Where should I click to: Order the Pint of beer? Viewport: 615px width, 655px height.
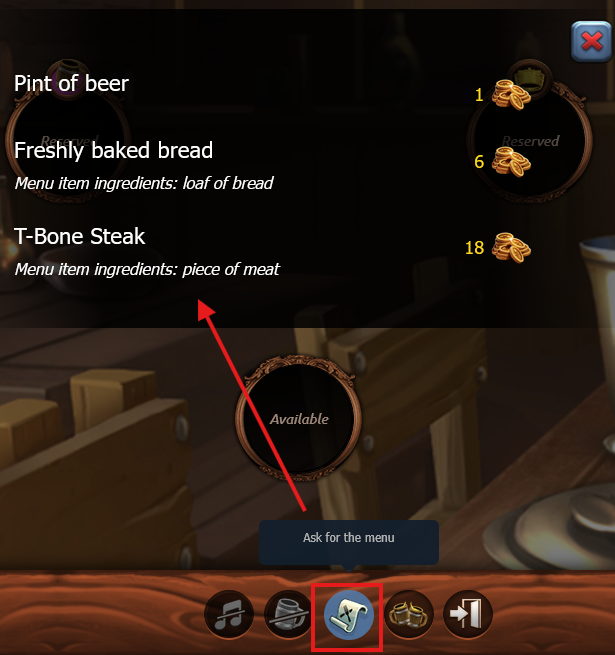[71, 84]
